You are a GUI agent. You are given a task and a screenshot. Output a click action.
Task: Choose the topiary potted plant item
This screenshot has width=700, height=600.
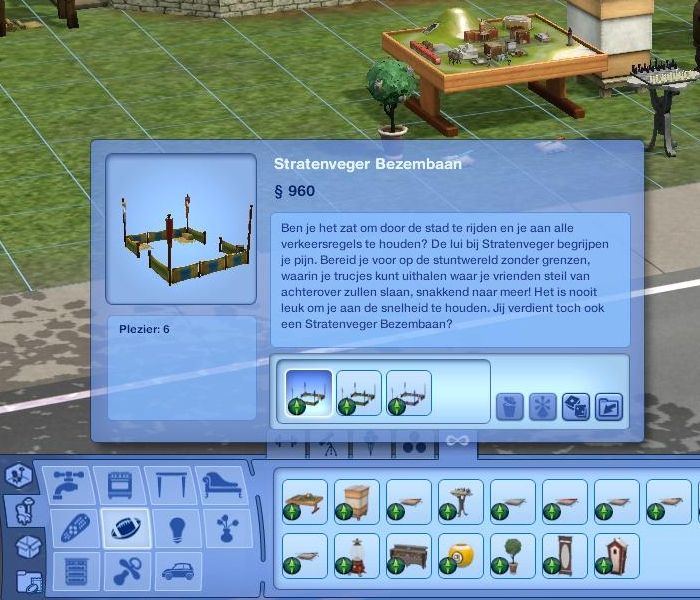tap(513, 556)
